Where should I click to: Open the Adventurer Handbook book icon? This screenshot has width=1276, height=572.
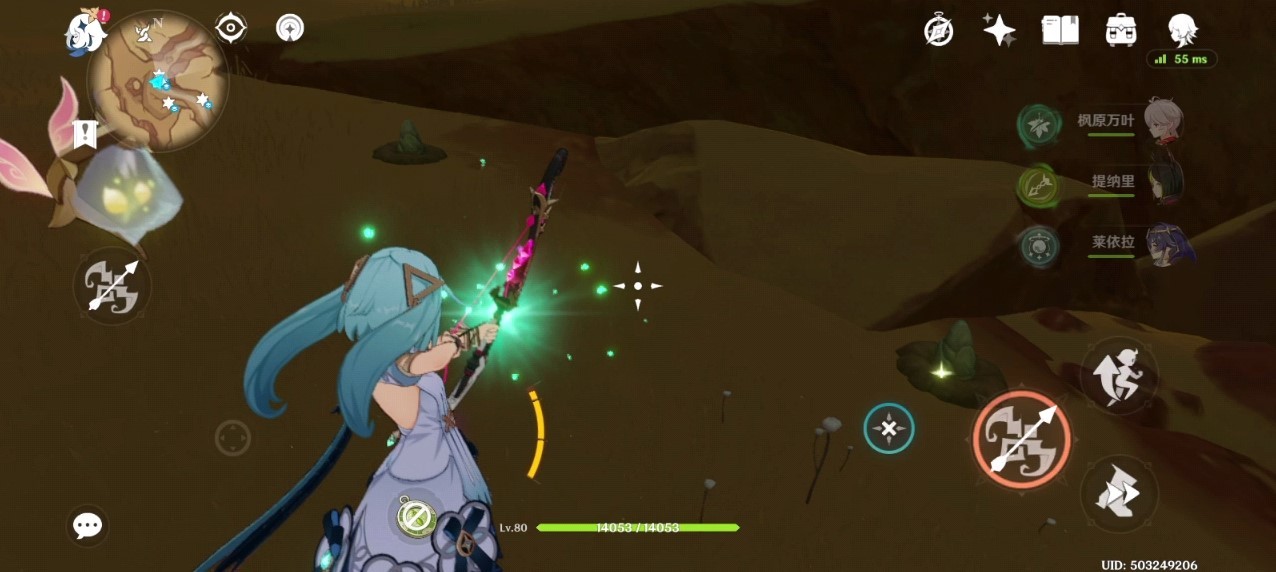[x=1060, y=30]
